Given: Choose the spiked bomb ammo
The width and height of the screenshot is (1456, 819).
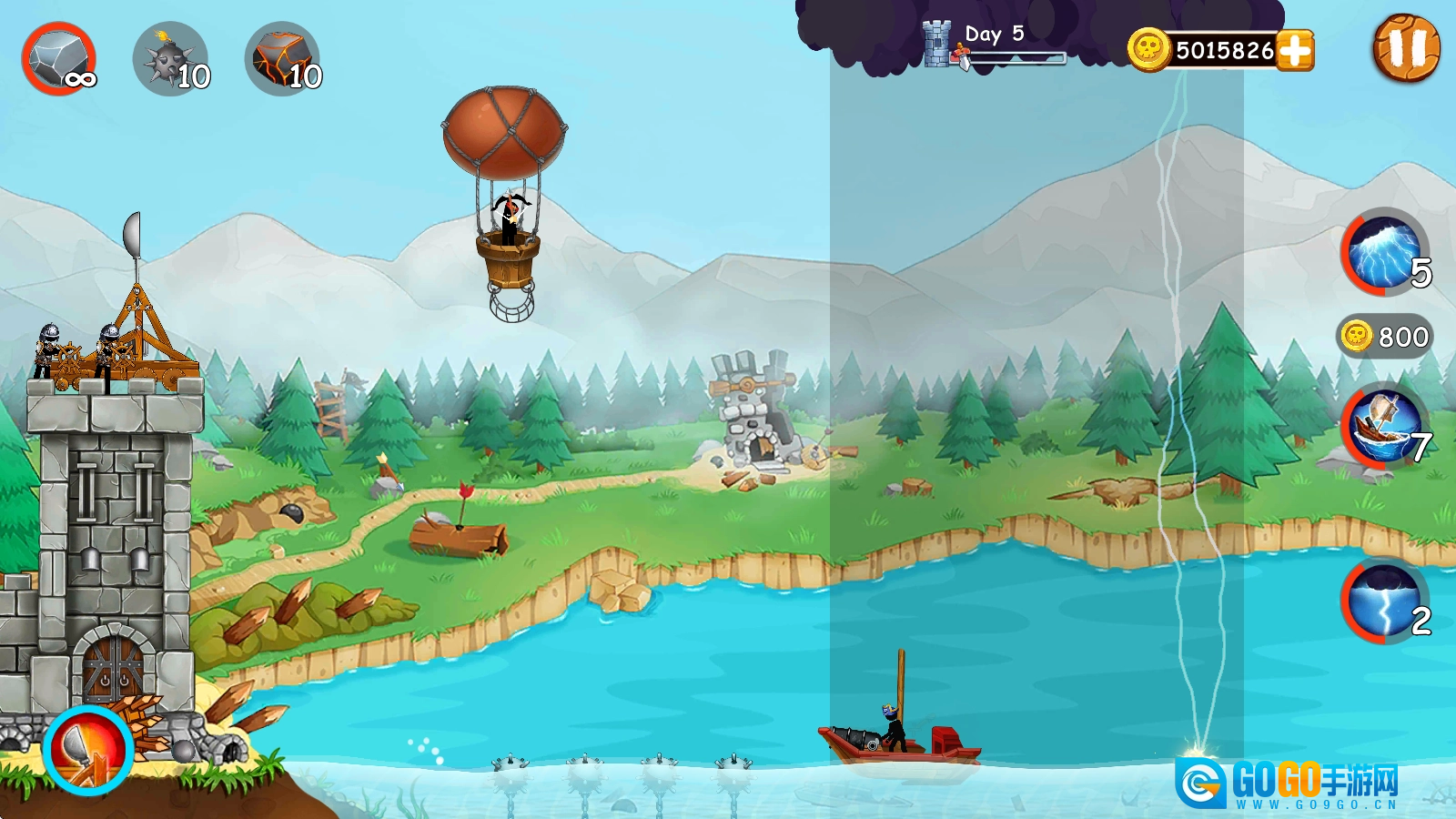Looking at the screenshot, I should 171,59.
